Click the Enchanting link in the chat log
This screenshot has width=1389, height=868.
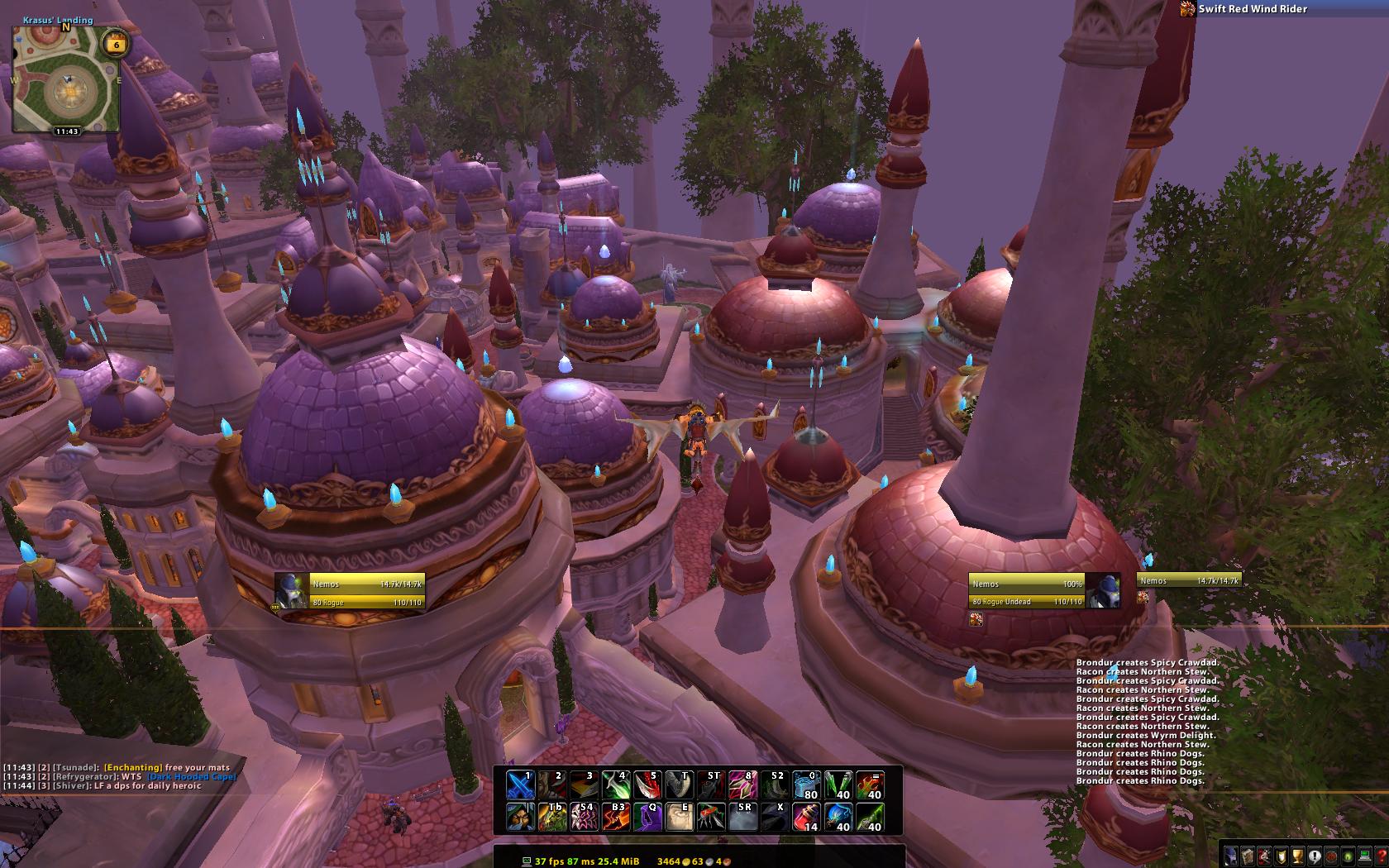click(x=133, y=768)
